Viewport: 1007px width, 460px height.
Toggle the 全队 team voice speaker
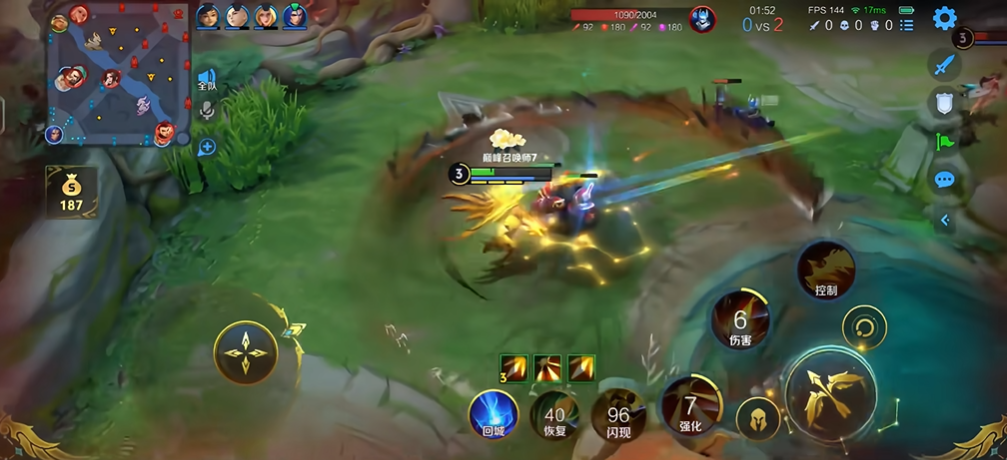coord(207,79)
